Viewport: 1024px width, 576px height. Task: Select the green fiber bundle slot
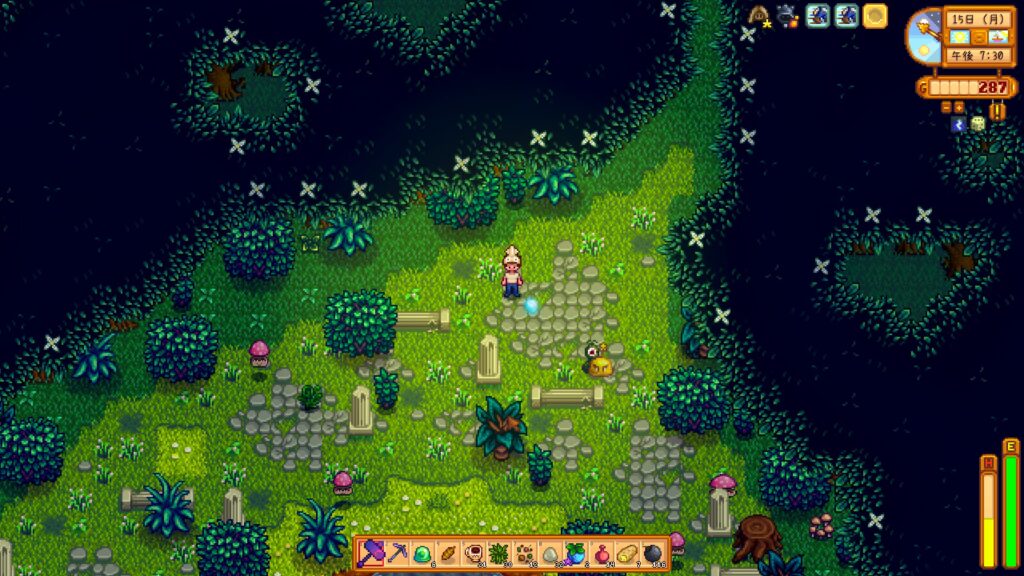[x=498, y=552]
